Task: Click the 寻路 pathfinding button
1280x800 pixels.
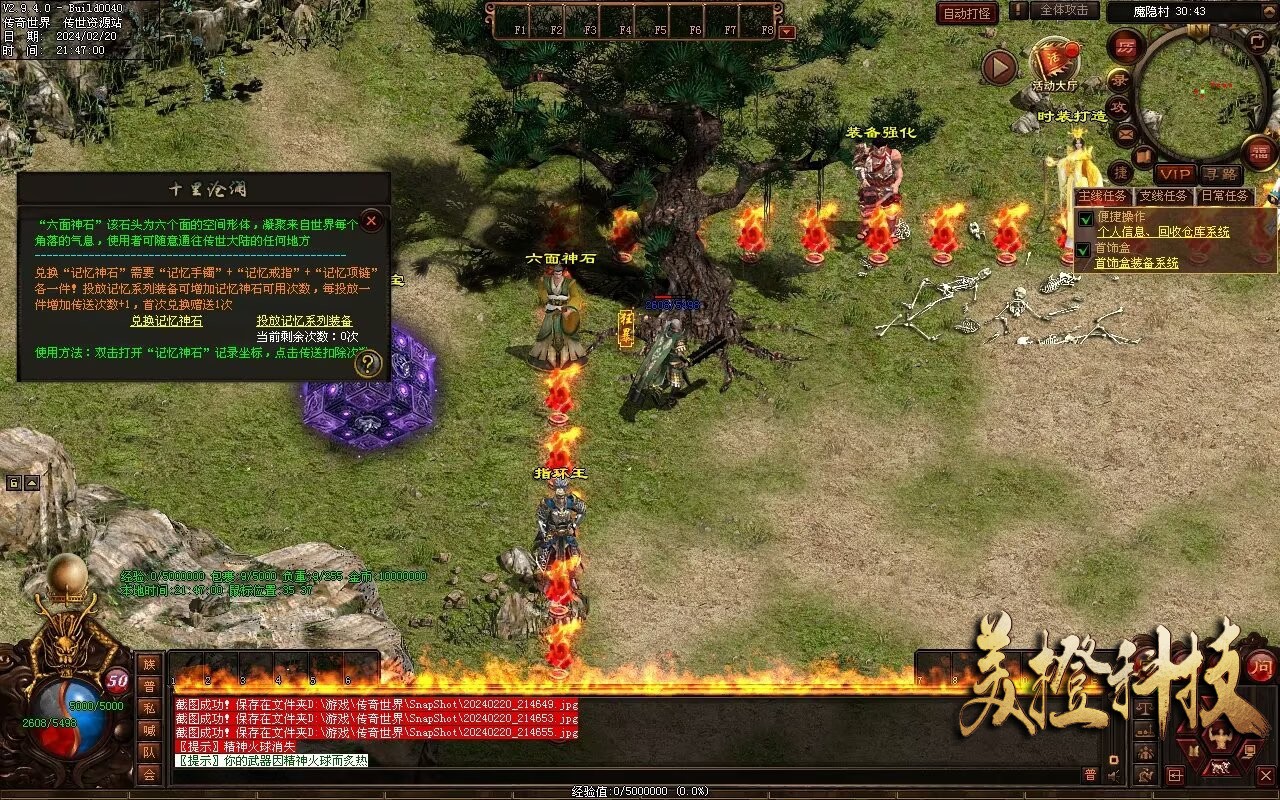Action: pyautogui.click(x=1220, y=174)
